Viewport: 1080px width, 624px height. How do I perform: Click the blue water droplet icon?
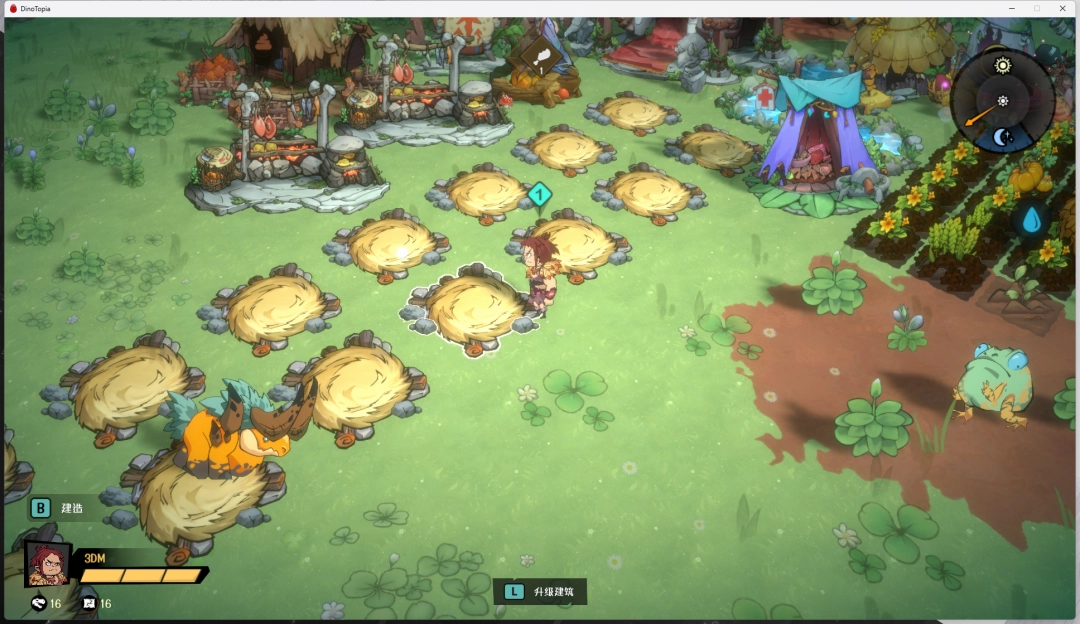click(1033, 219)
